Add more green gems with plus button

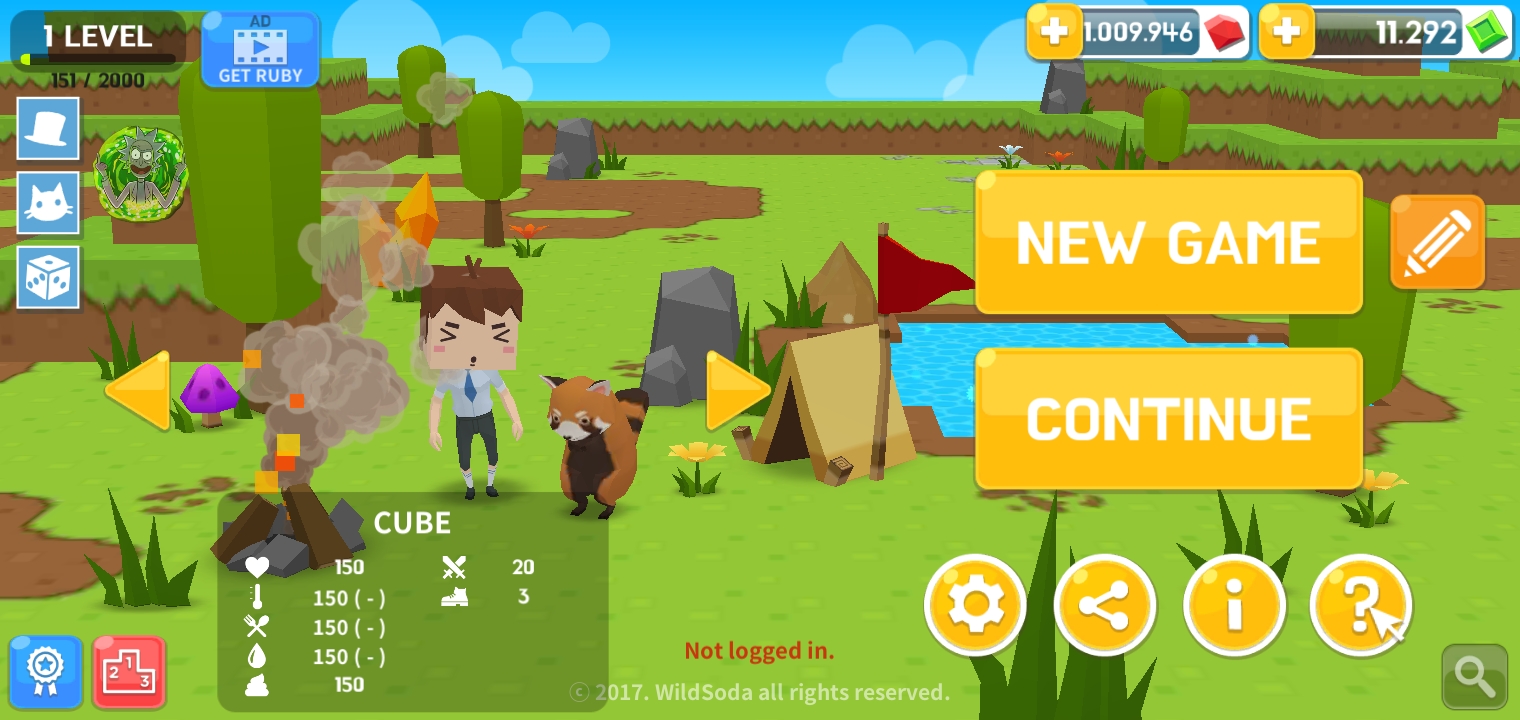click(1287, 33)
